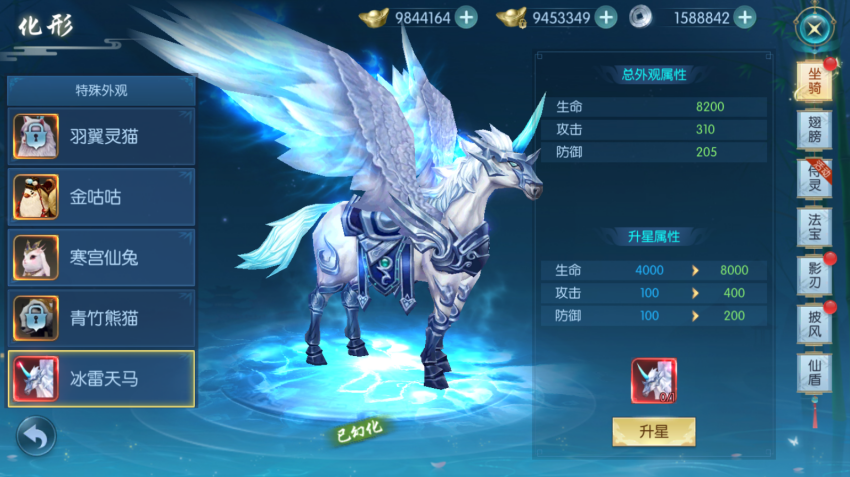Switch to the 披风 cloak tab
The height and width of the screenshot is (477, 850).
click(814, 325)
